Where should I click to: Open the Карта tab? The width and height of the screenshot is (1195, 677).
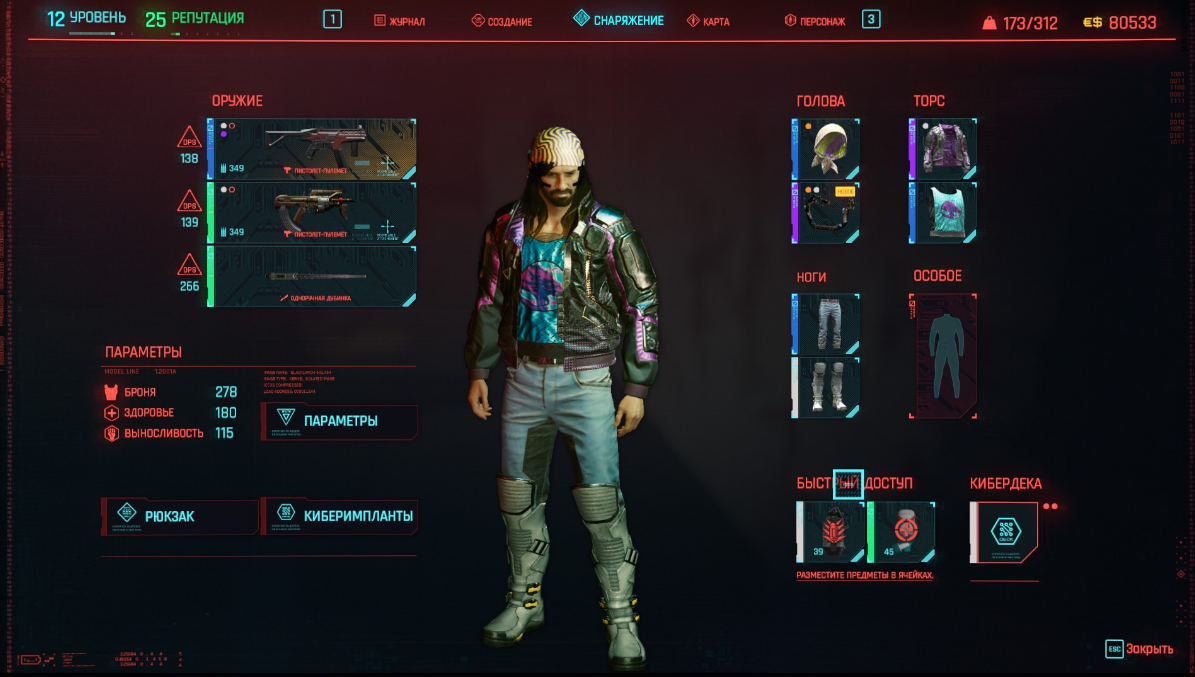(709, 21)
